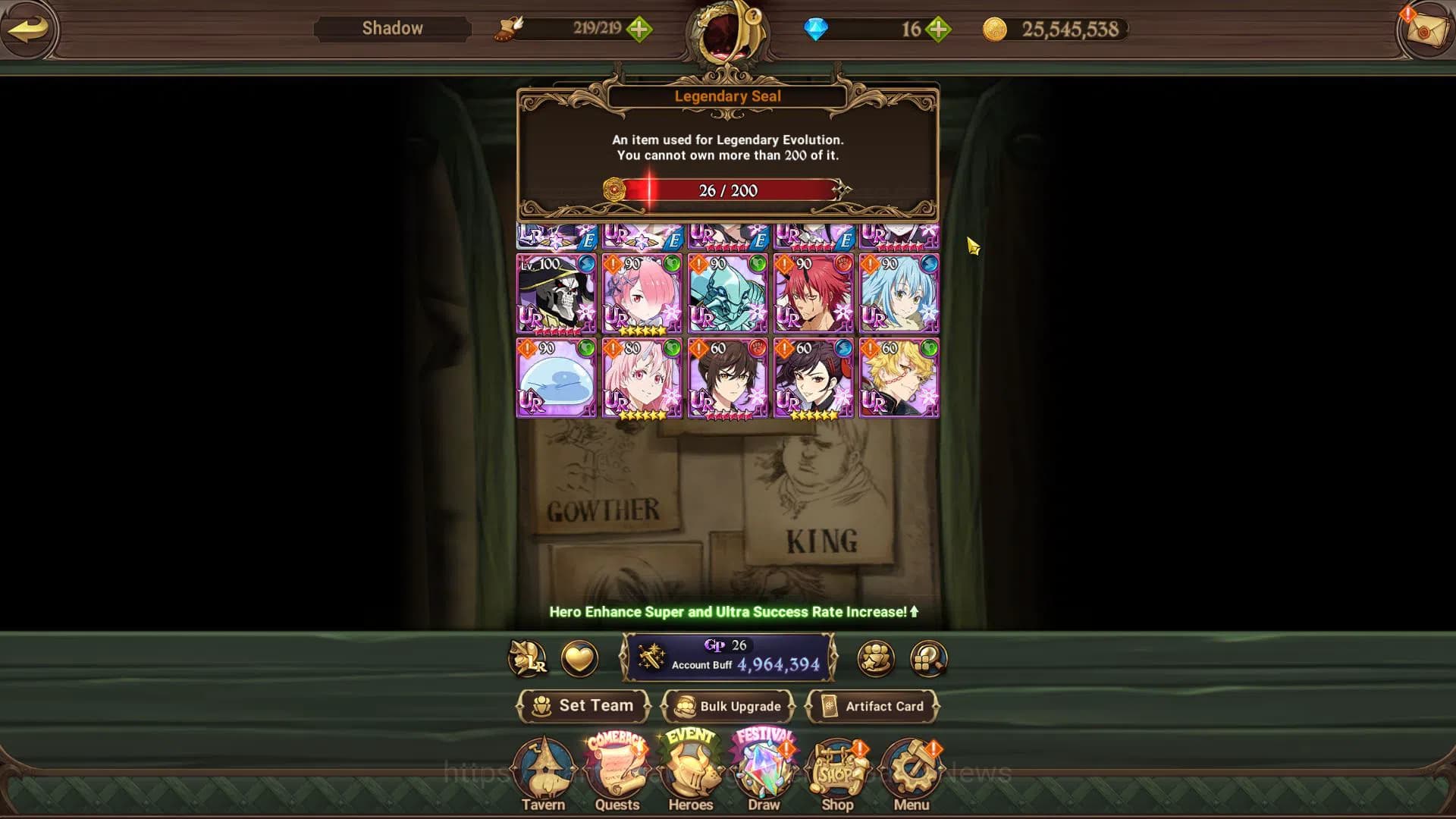Open the team formation trophy icon
This screenshot has width=1456, height=819.
pos(876,659)
